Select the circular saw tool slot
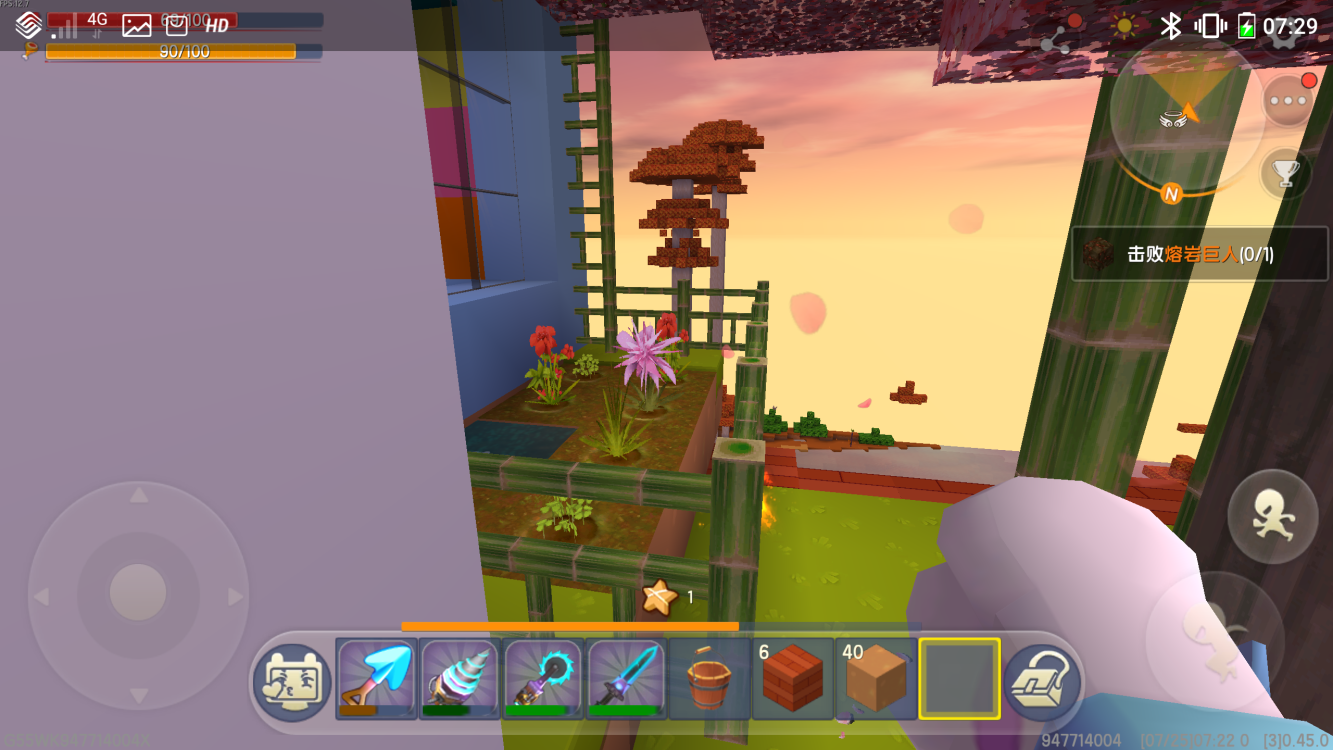Image resolution: width=1333 pixels, height=750 pixels. [543, 678]
